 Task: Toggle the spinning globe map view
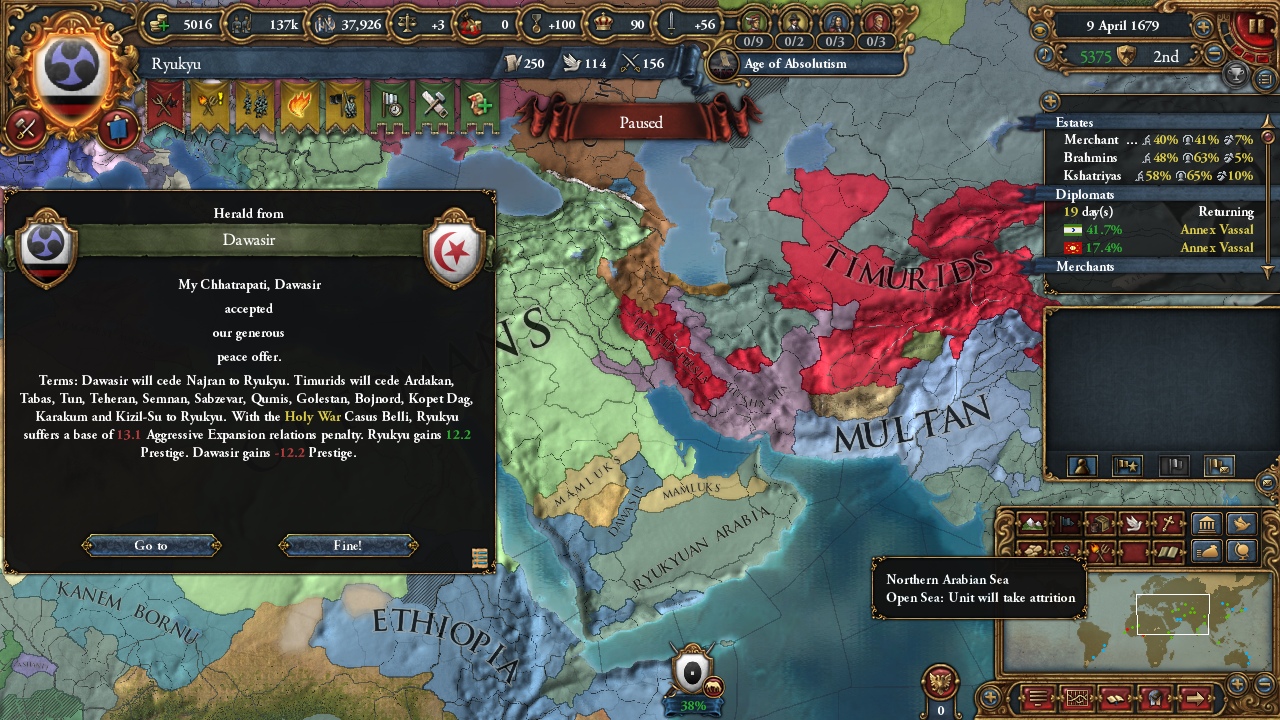pos(1242,551)
